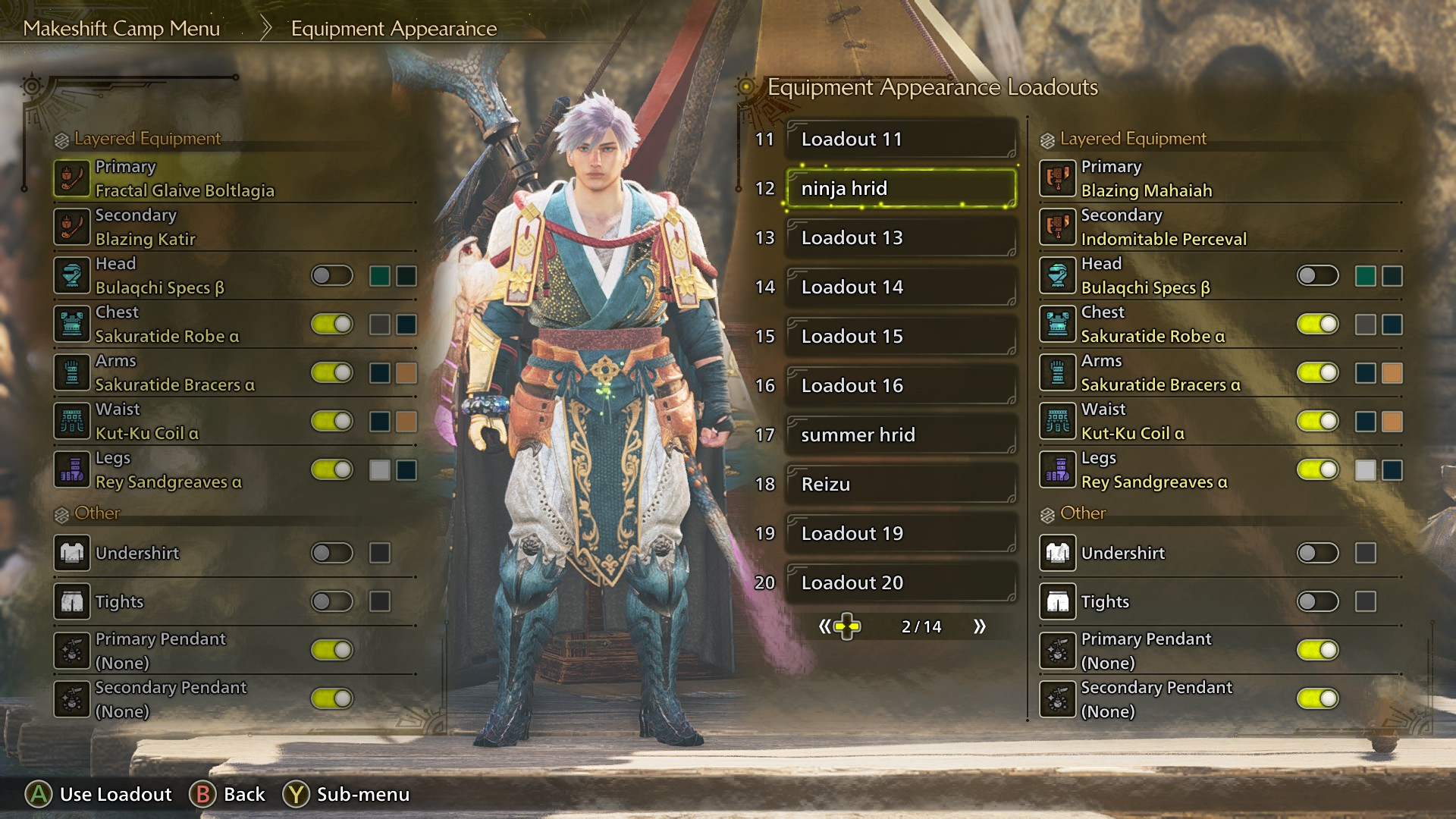The height and width of the screenshot is (819, 1456).
Task: Go to the next loadout page arrow
Action: point(980,626)
